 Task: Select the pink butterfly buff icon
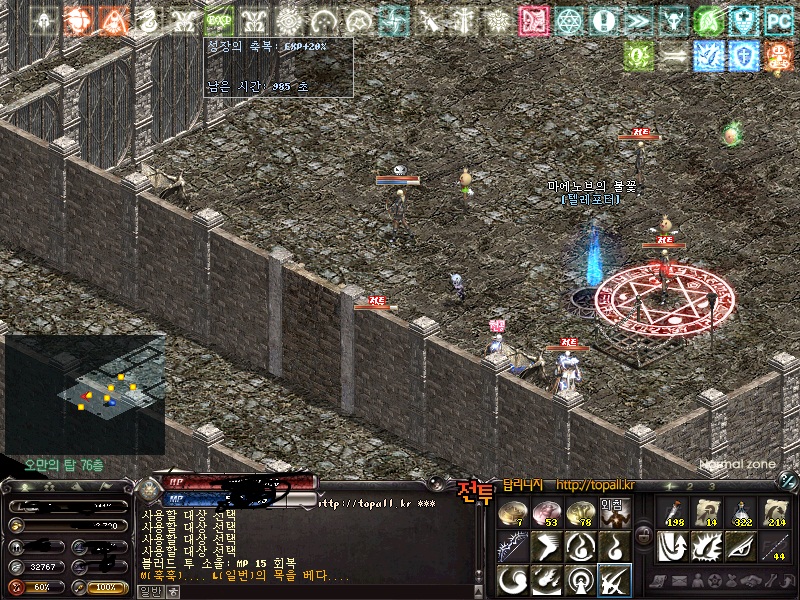[x=534, y=20]
